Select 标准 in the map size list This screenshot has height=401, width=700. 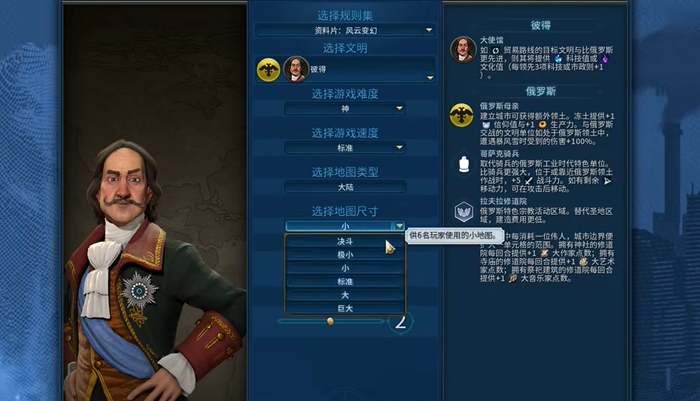[x=344, y=282]
